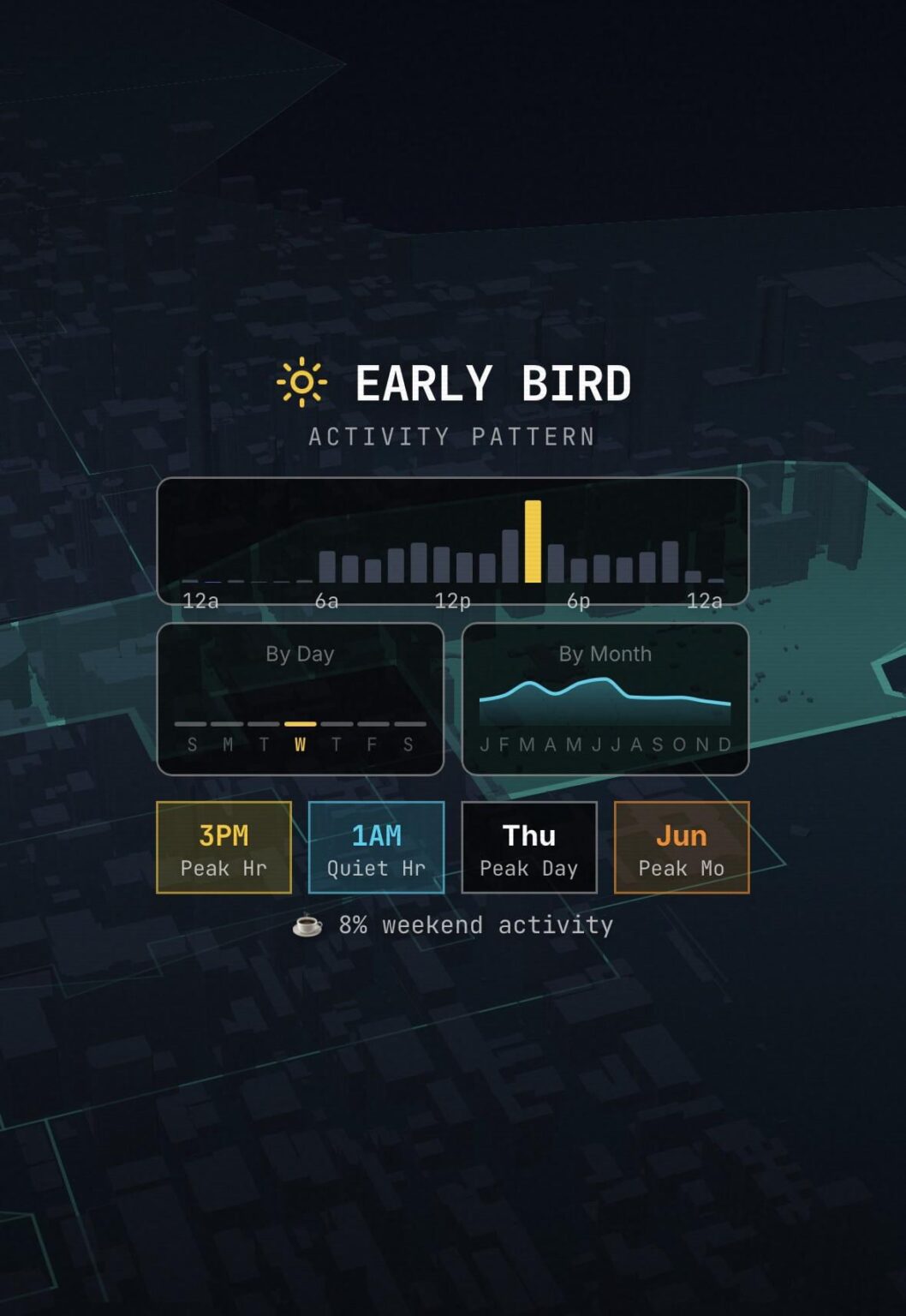
Task: Select the highlighted W day marker
Action: [x=300, y=743]
